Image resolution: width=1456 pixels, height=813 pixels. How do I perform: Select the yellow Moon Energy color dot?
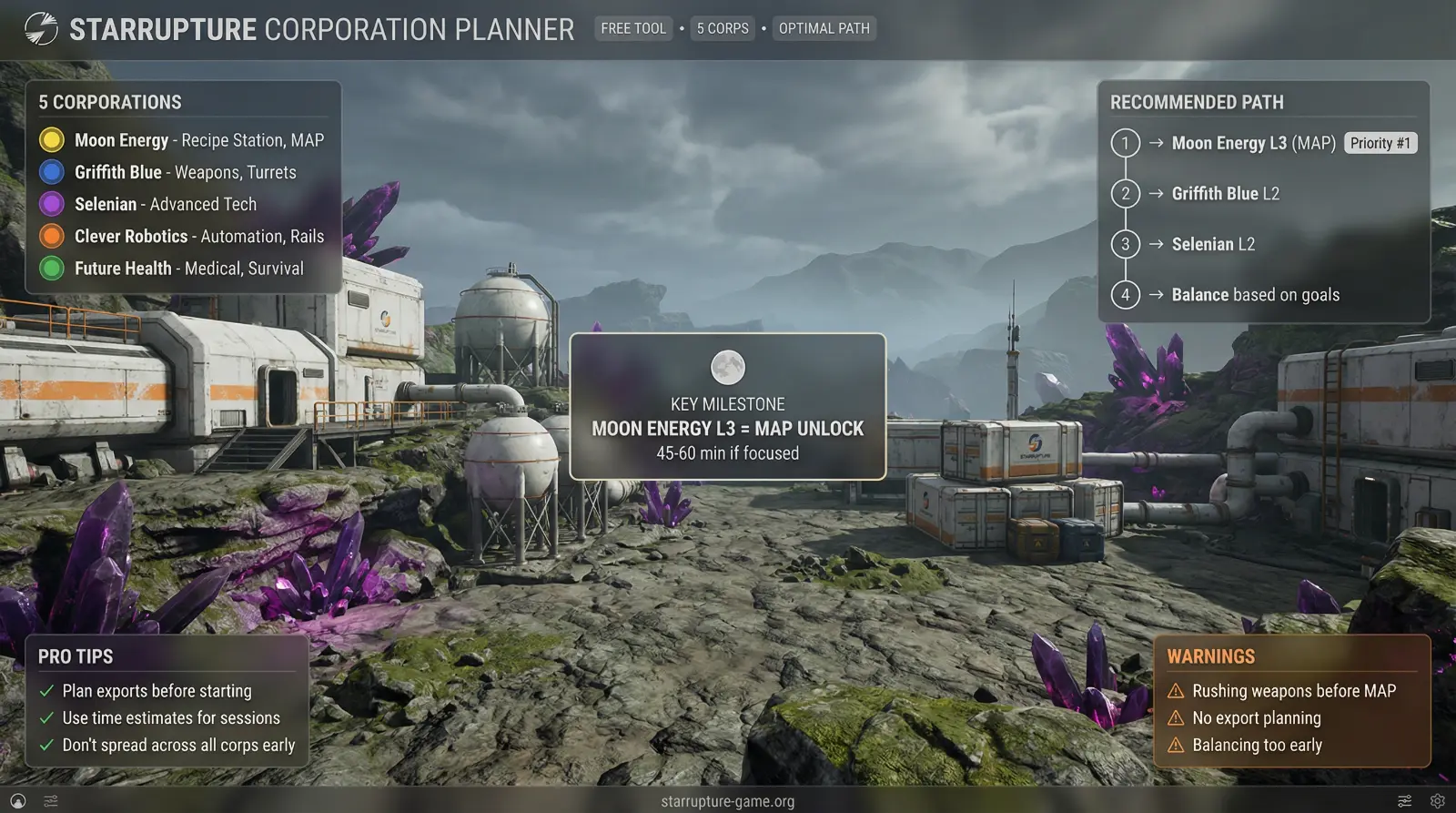(x=52, y=139)
